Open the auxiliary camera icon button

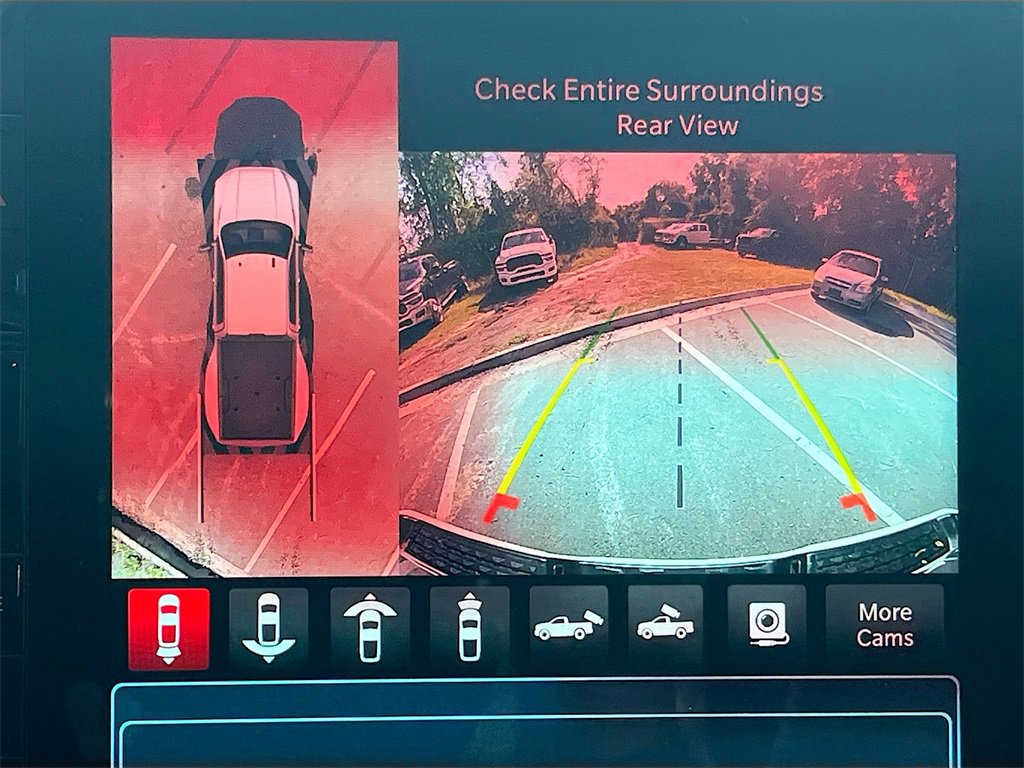766,626
